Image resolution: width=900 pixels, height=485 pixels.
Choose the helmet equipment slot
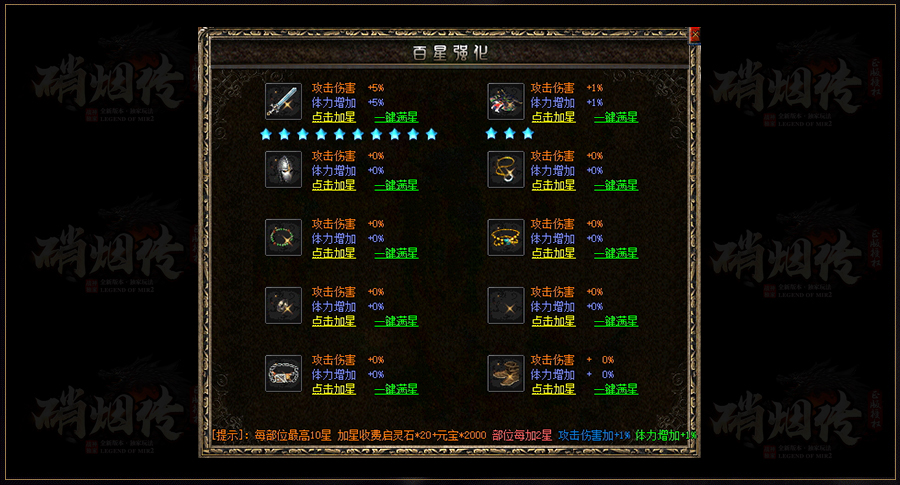[x=283, y=170]
